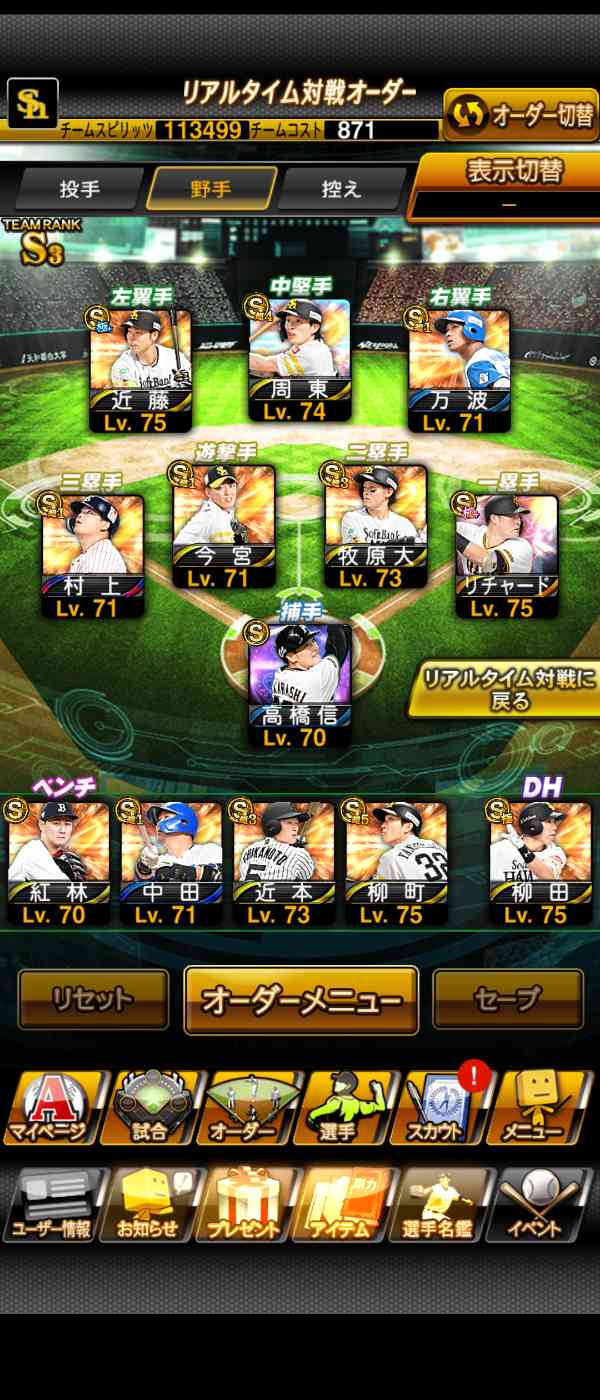Click the リセット button
The image size is (600, 1400).
[93, 998]
